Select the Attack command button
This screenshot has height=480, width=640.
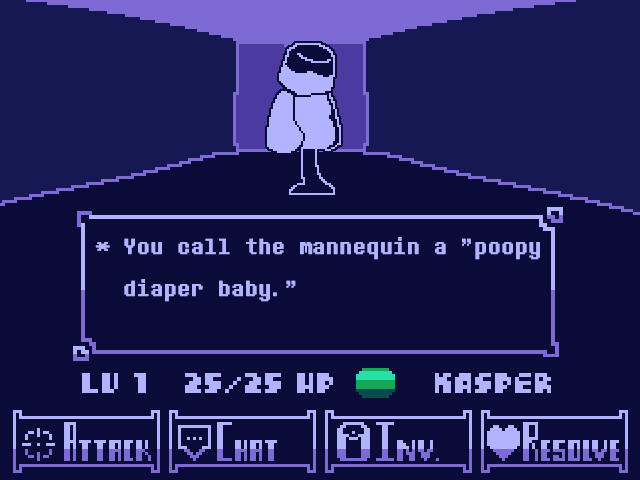pos(86,441)
